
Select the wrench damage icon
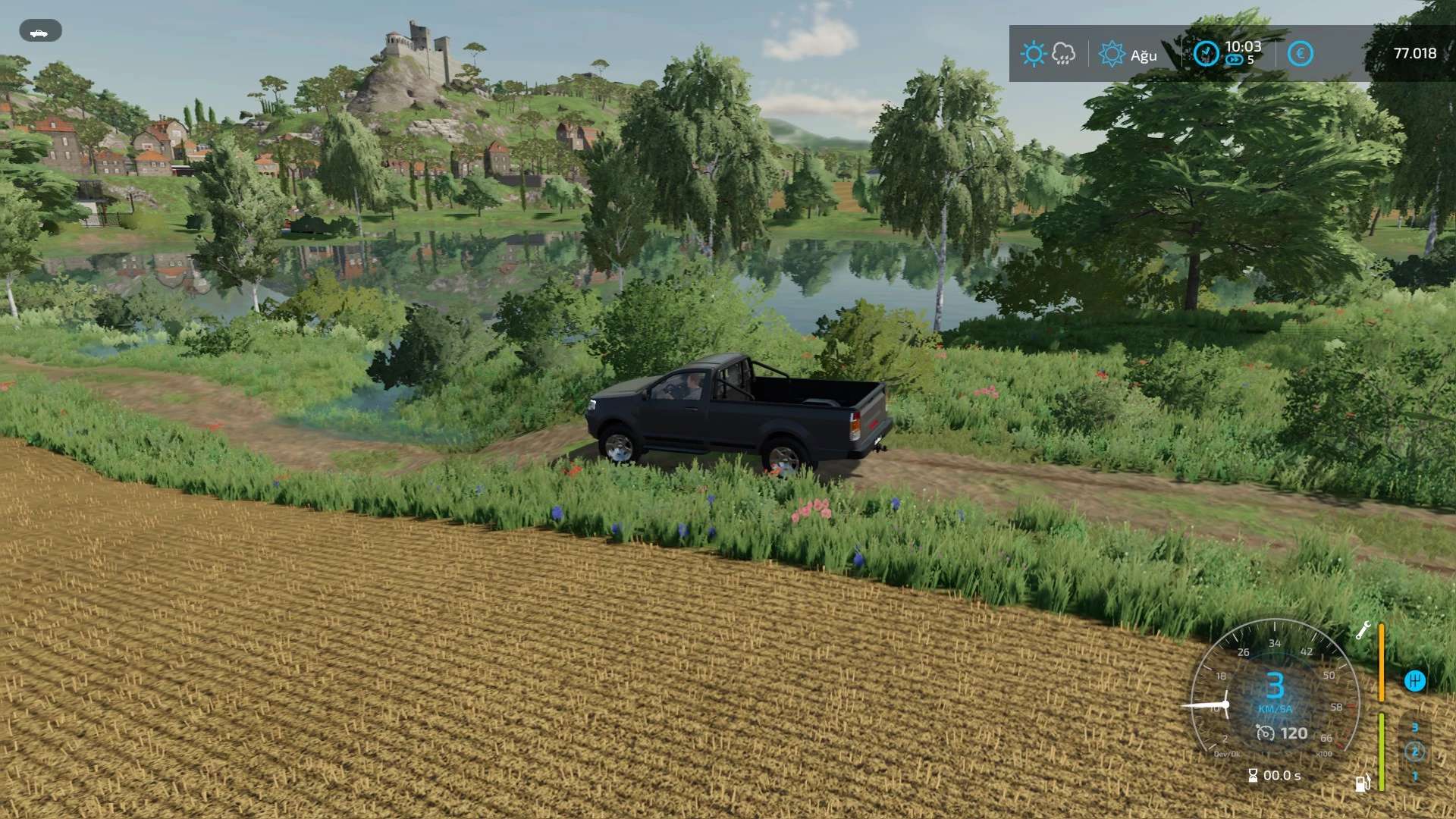[1363, 631]
